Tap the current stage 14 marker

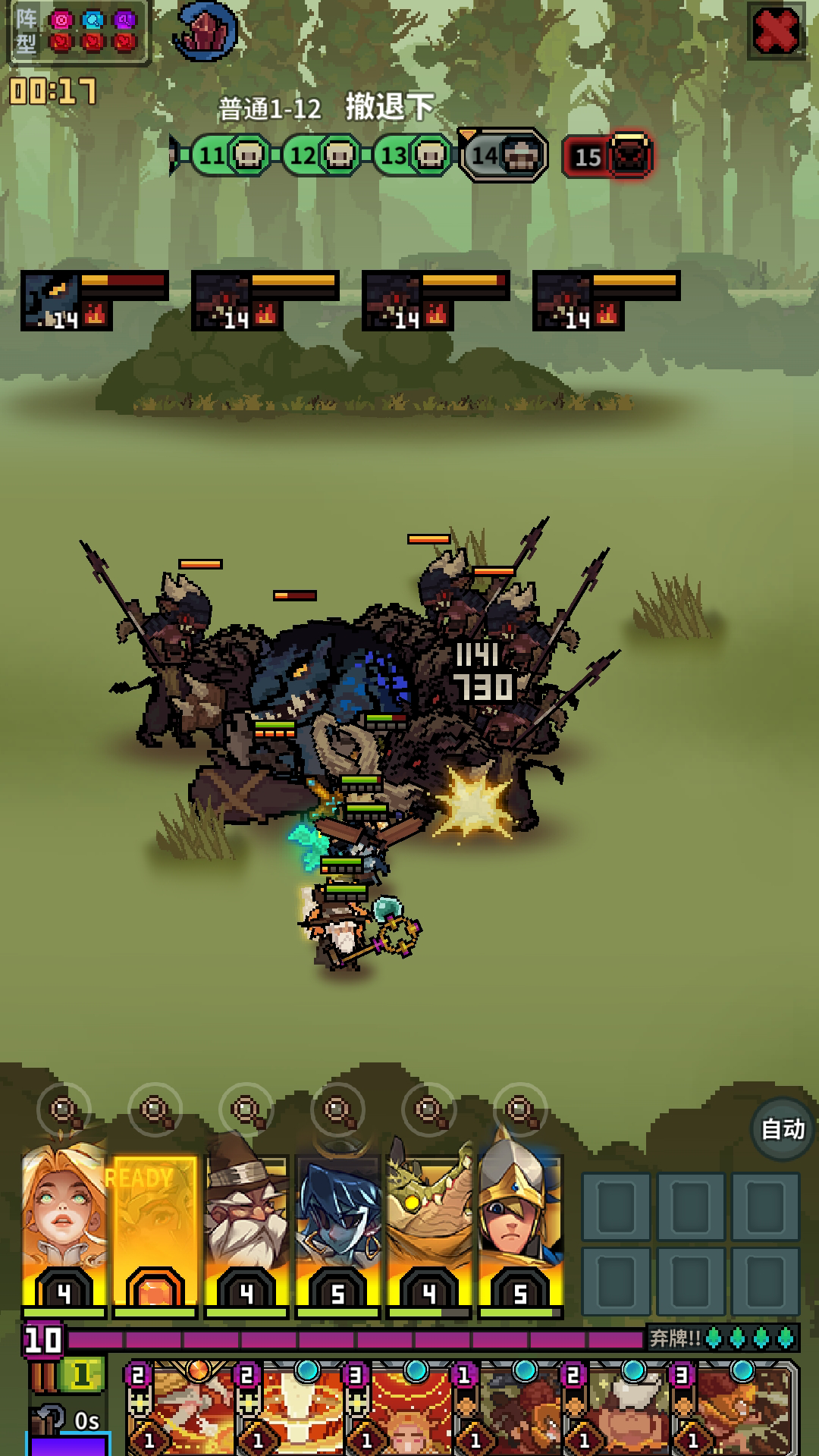point(504,156)
